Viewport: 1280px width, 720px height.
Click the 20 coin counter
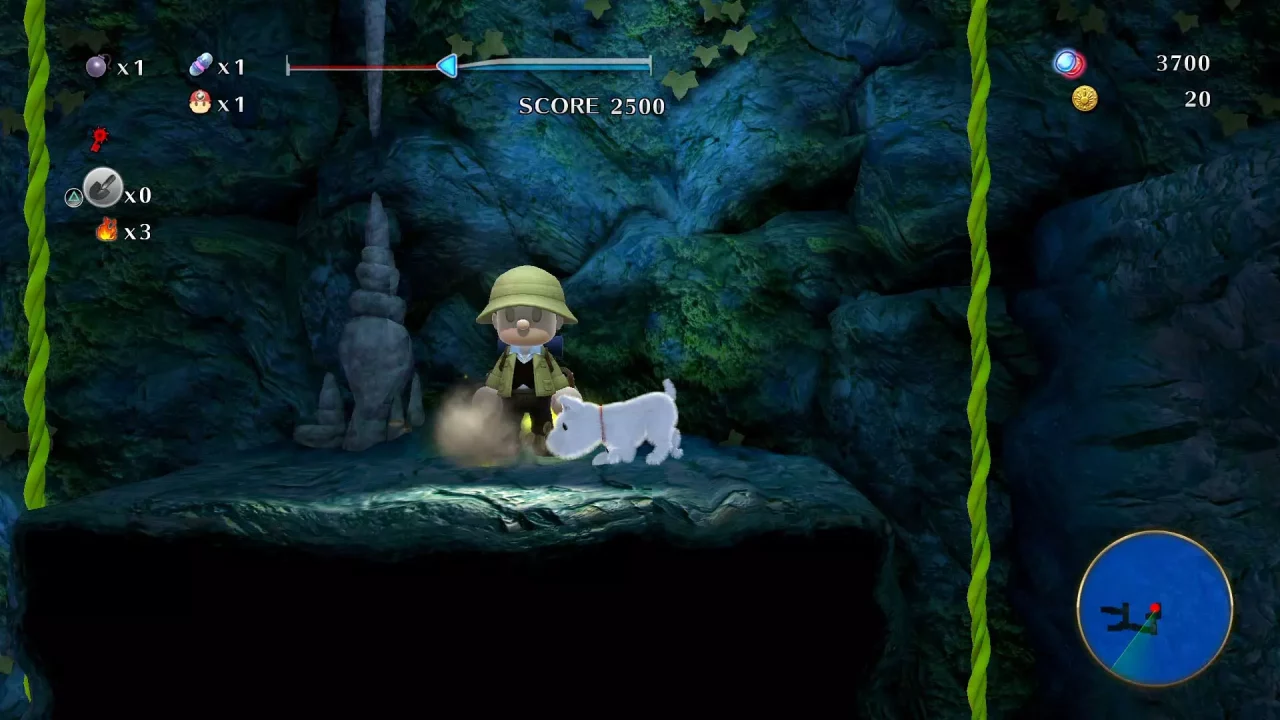(x=1197, y=99)
